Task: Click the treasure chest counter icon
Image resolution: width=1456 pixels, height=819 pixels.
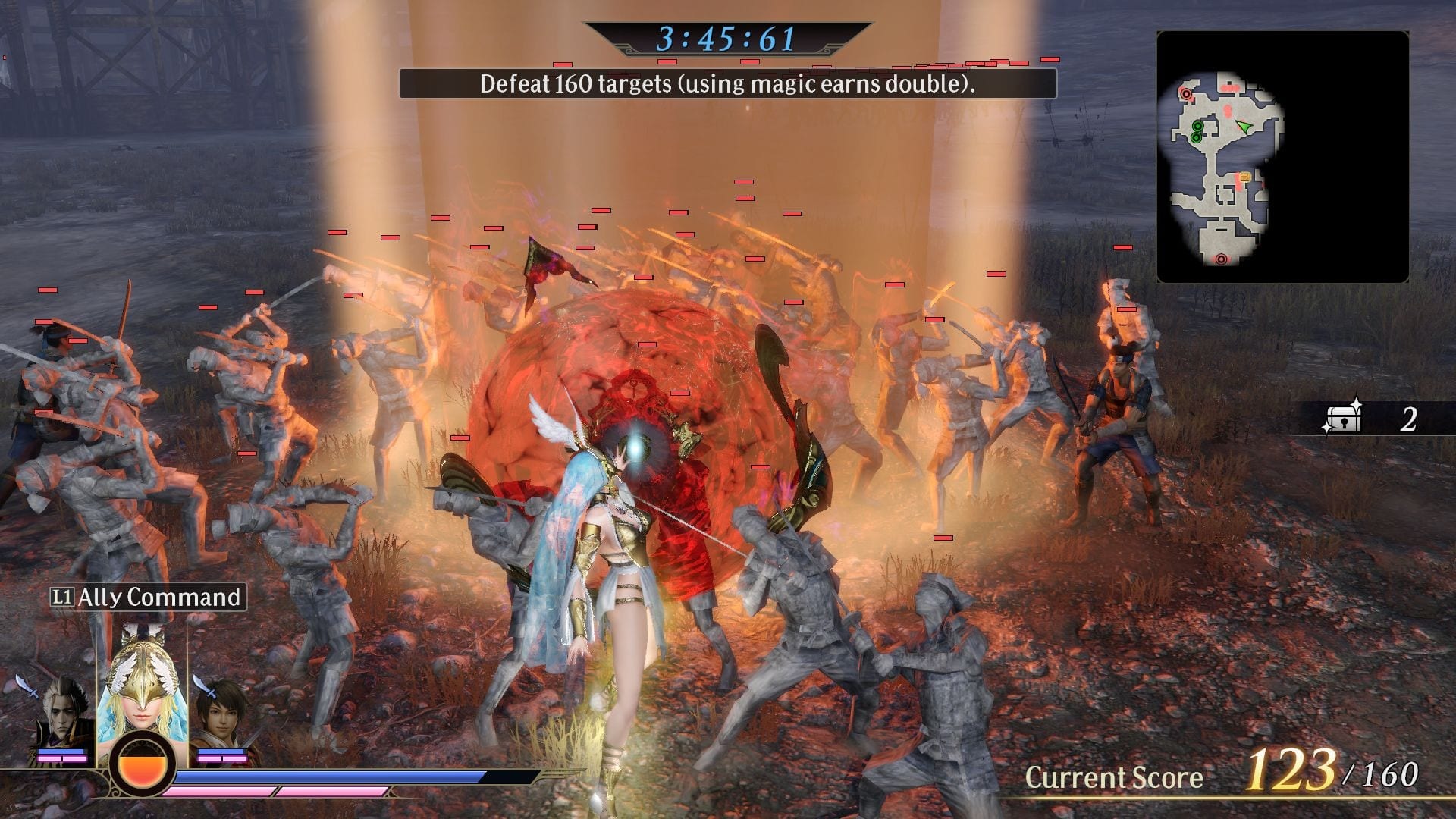Action: [1343, 418]
